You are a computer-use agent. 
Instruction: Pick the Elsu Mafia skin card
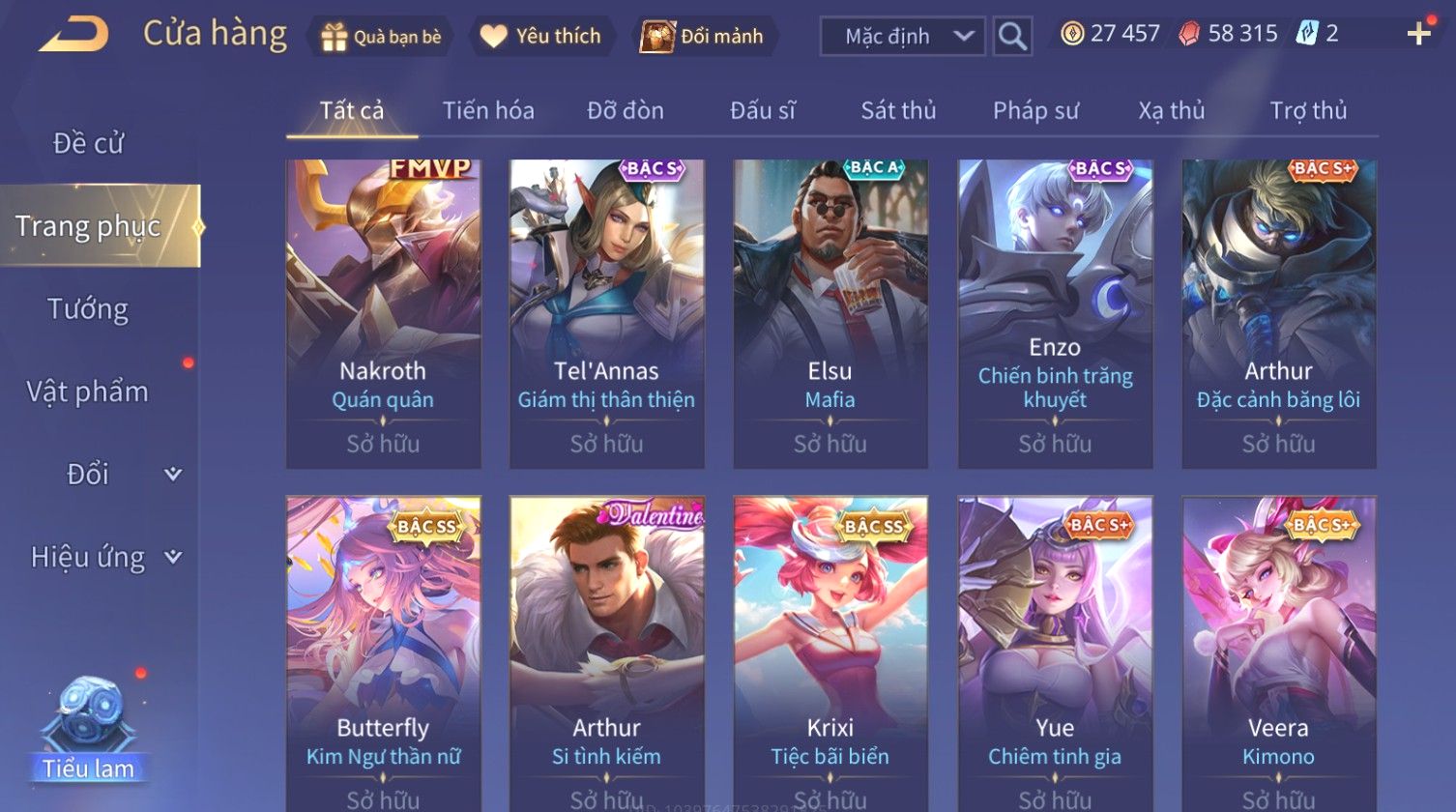coord(830,314)
